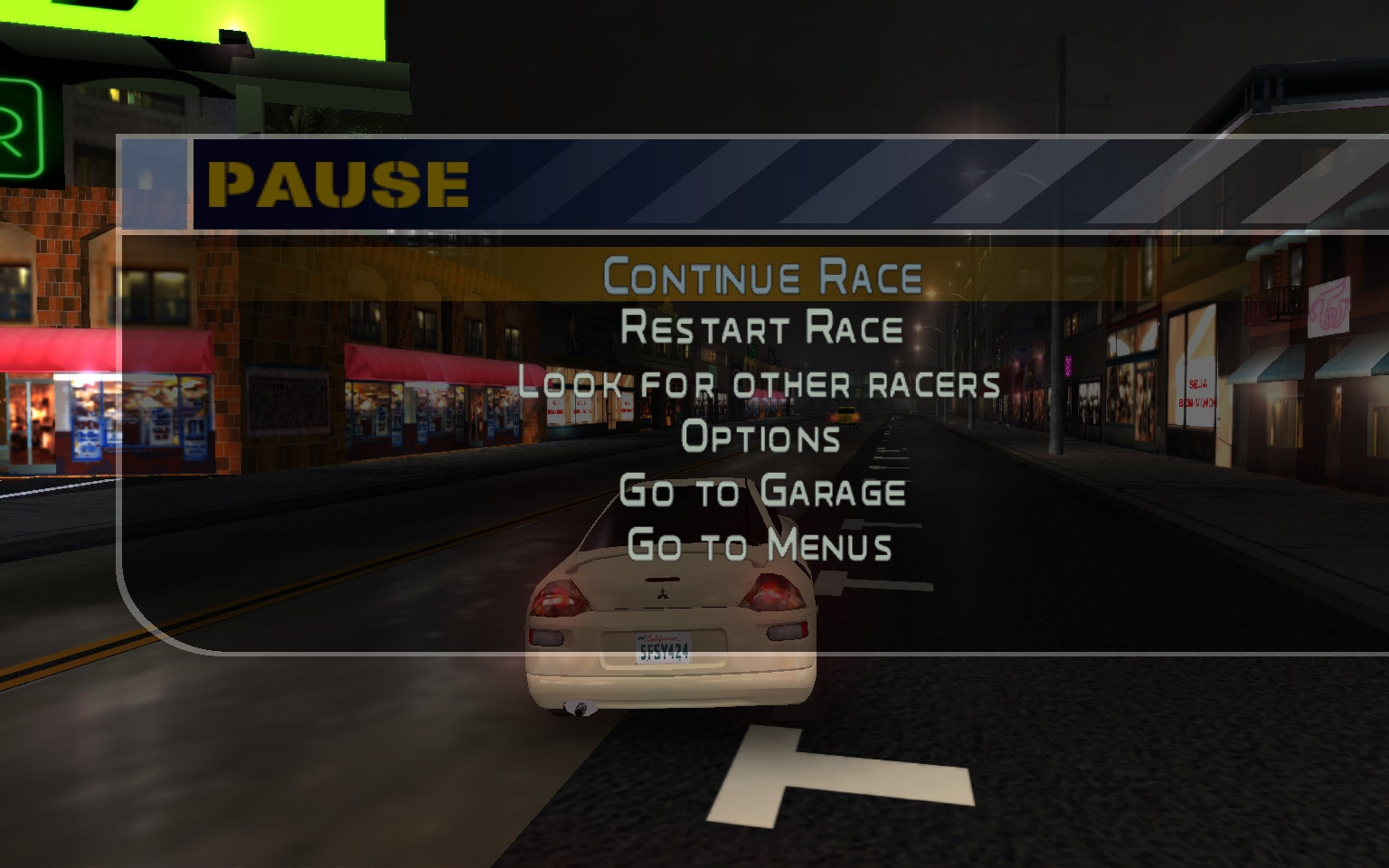Choose Go to Menus to exit race
Image resolution: width=1389 pixels, height=868 pixels.
[760, 545]
